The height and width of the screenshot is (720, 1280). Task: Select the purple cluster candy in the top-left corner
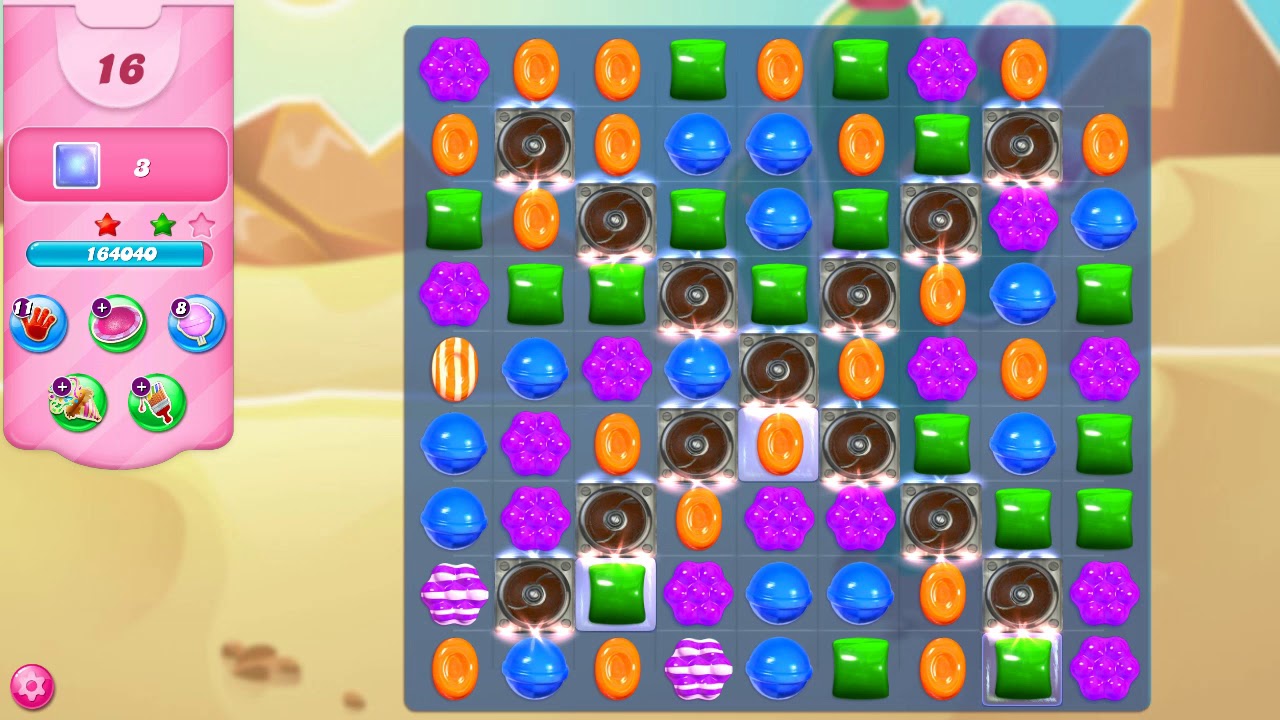click(455, 70)
